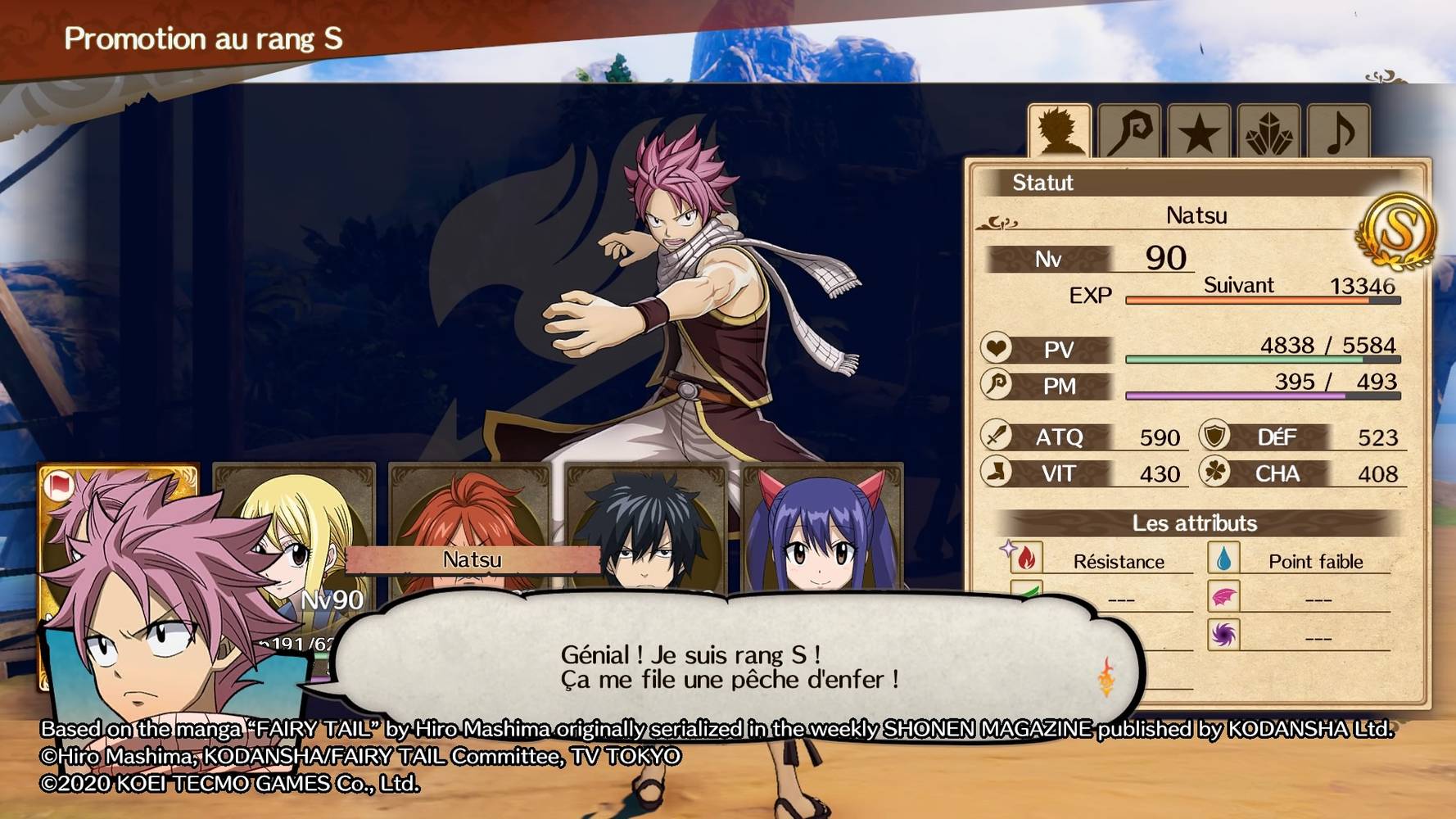This screenshot has width=1456, height=819.
Task: Click the water drop weakness icon
Action: [x=1223, y=559]
